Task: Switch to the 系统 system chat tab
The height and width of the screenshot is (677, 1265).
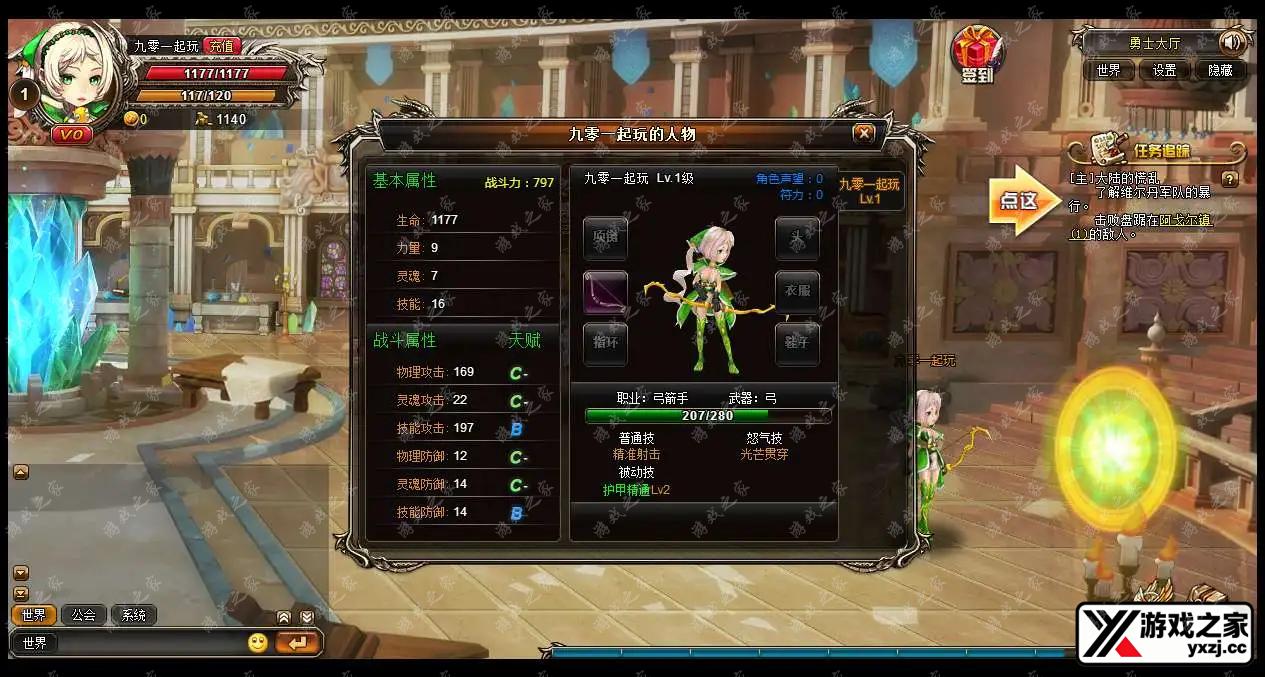Action: [134, 615]
